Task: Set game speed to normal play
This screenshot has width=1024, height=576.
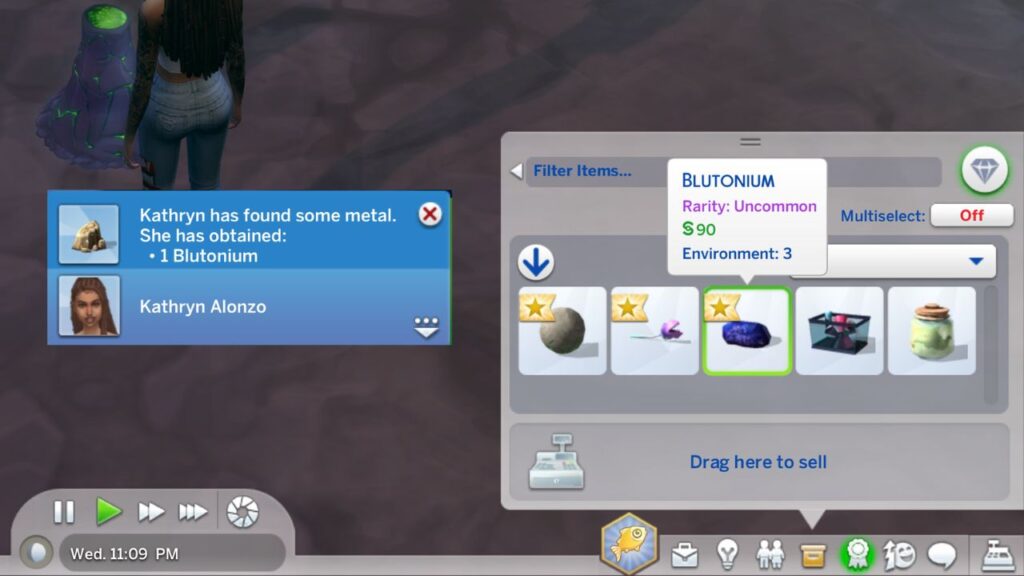Action: (108, 512)
